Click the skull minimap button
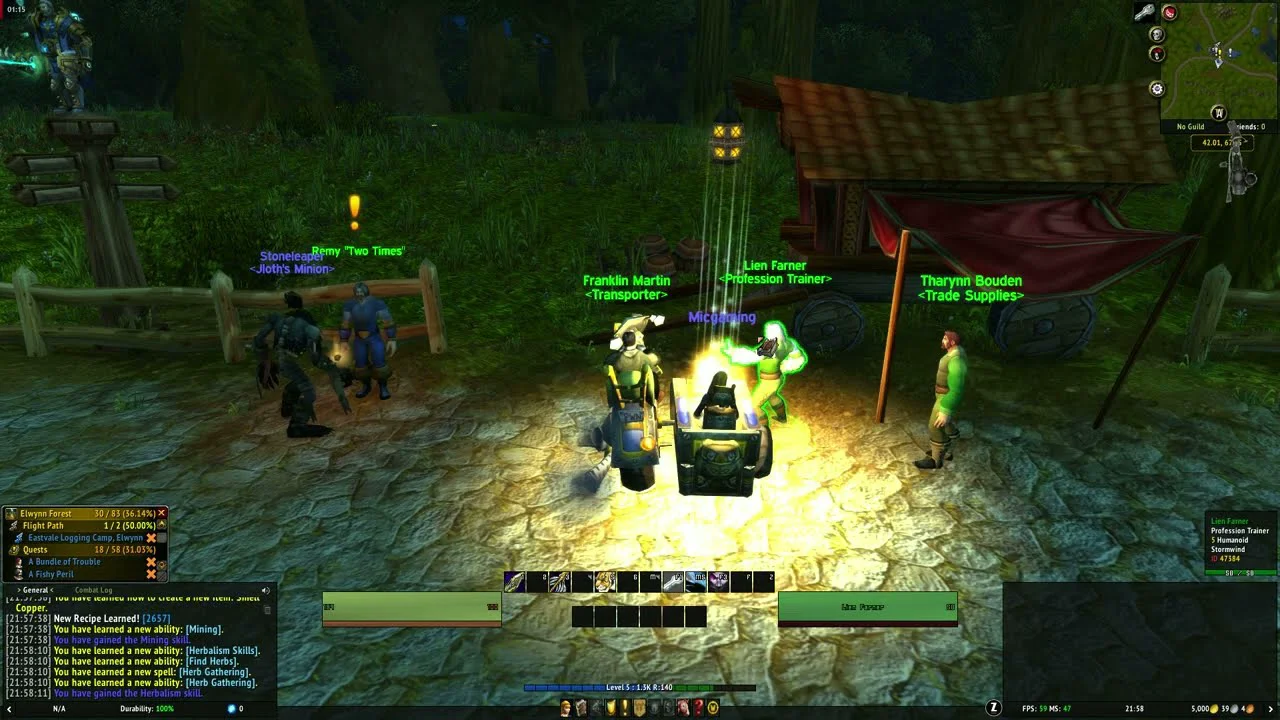The width and height of the screenshot is (1280, 720). click(1157, 35)
